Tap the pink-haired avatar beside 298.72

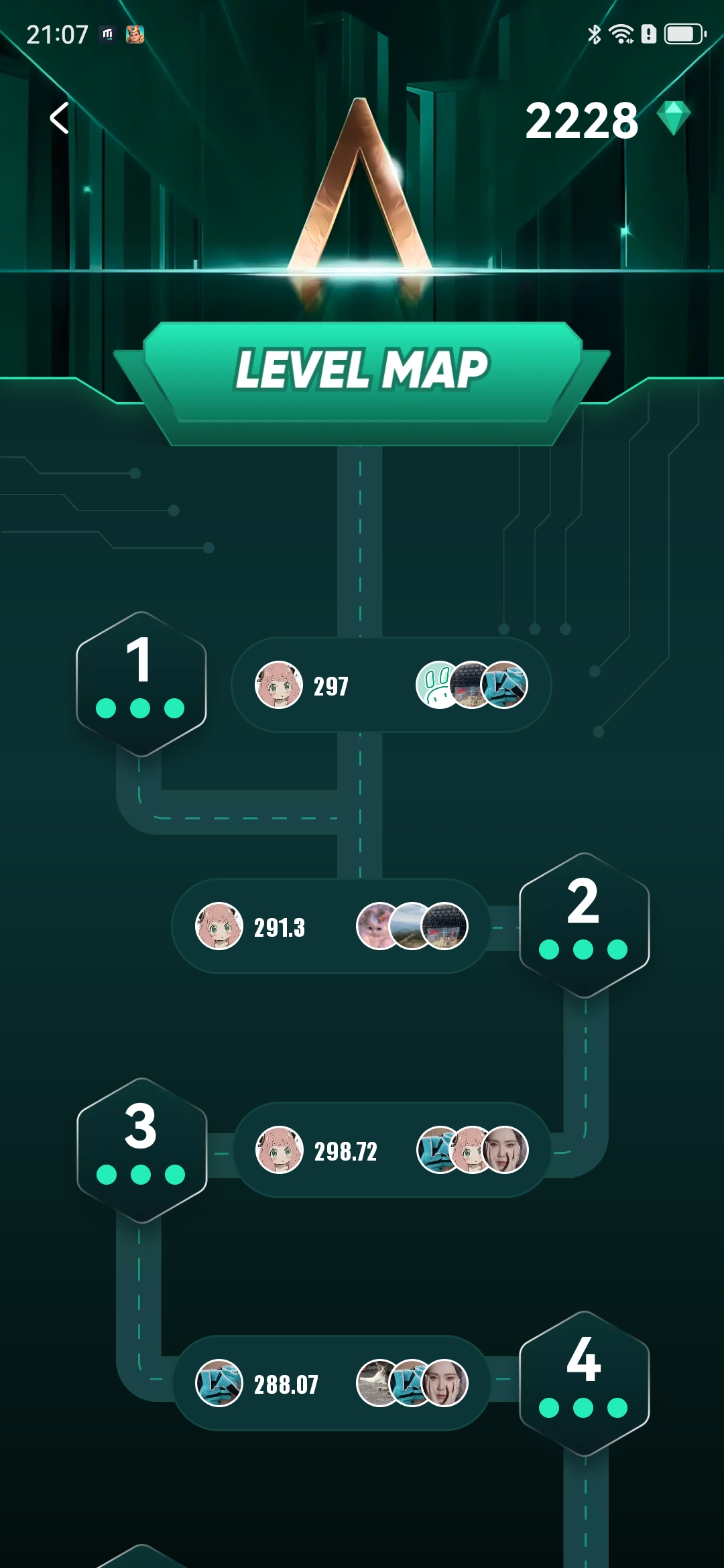(x=280, y=1150)
